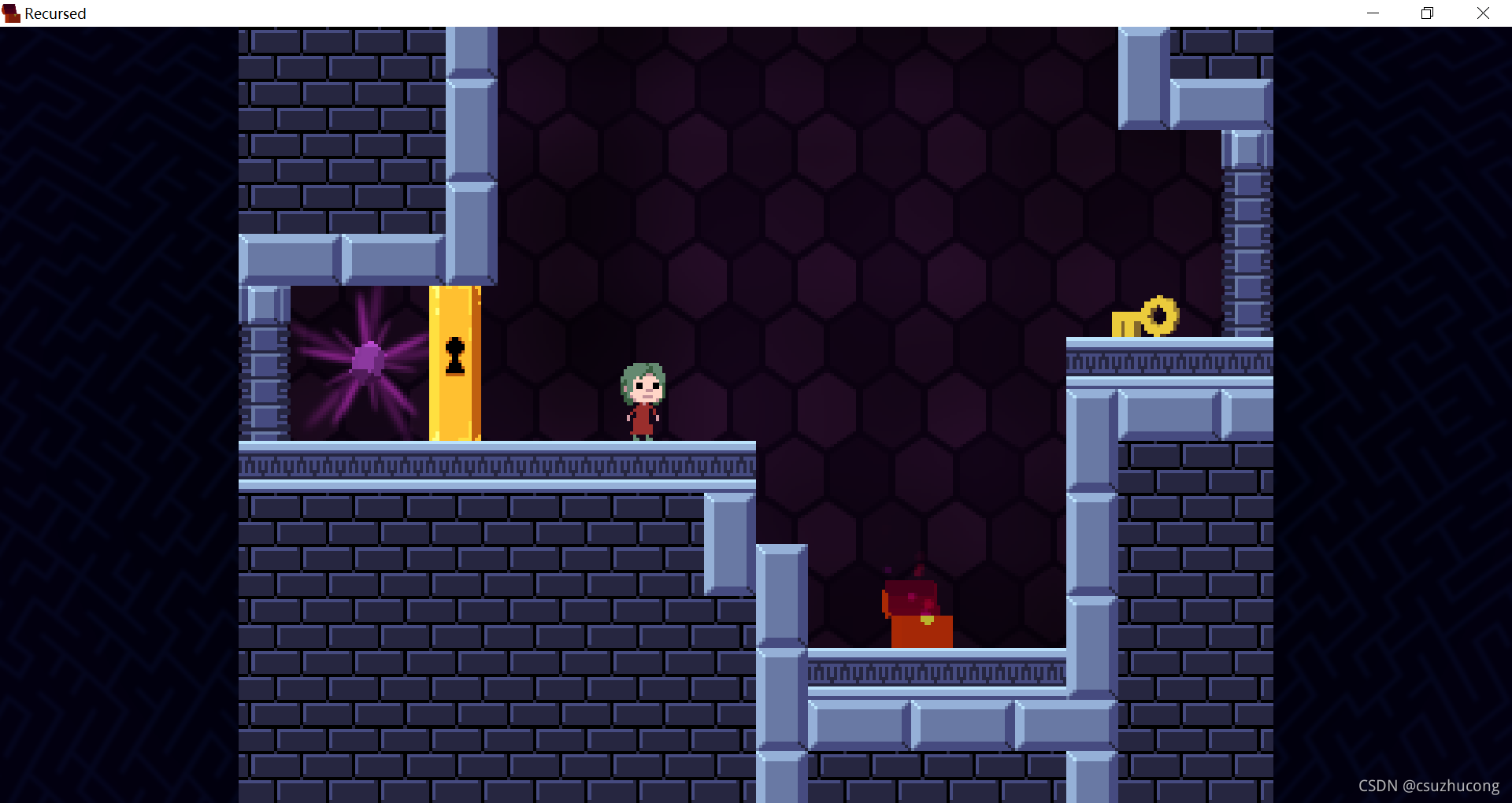
Task: Close the Recursed window
Action: [x=1483, y=13]
